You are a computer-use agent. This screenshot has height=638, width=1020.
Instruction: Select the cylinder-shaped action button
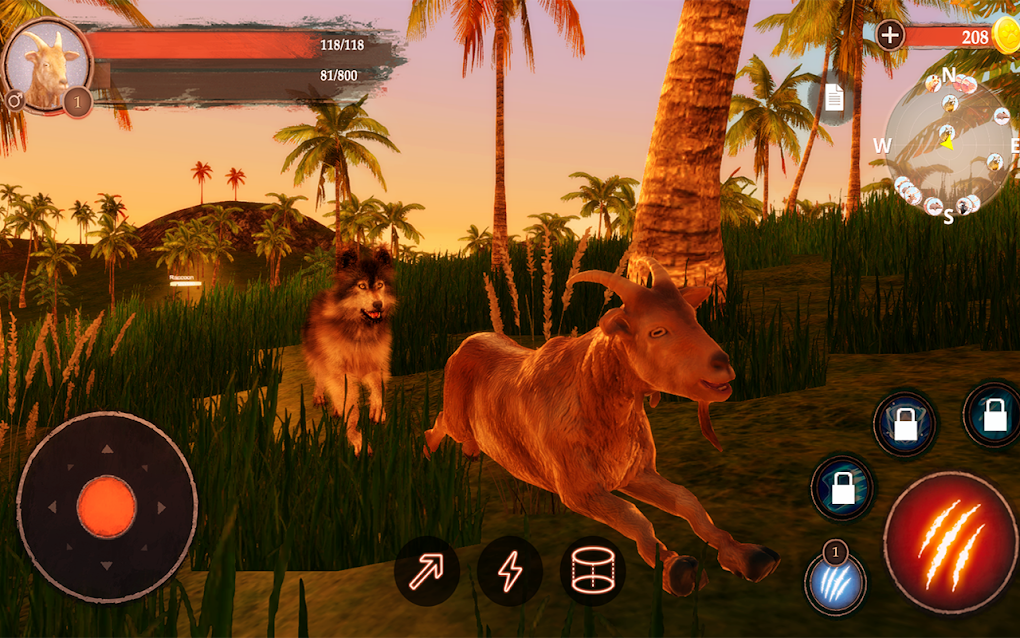point(592,571)
